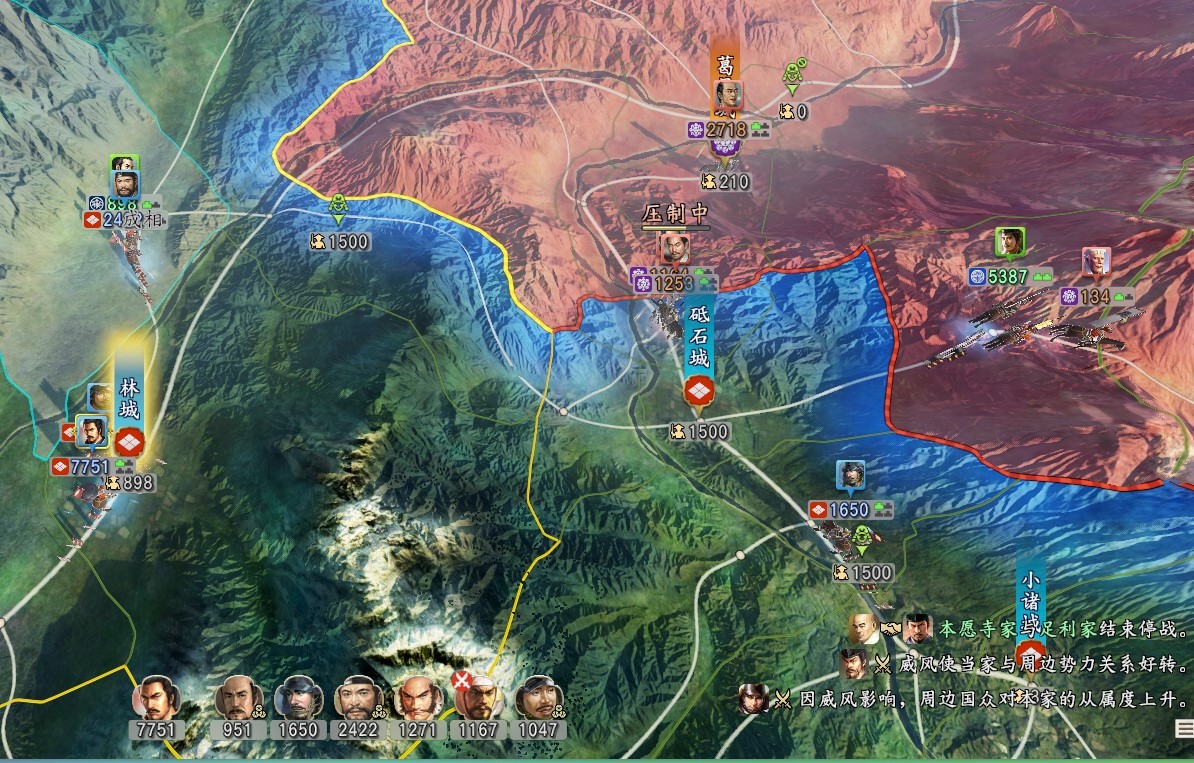
Task: Choose the helmeted officer portrait showing 1650
Action: [x=297, y=696]
